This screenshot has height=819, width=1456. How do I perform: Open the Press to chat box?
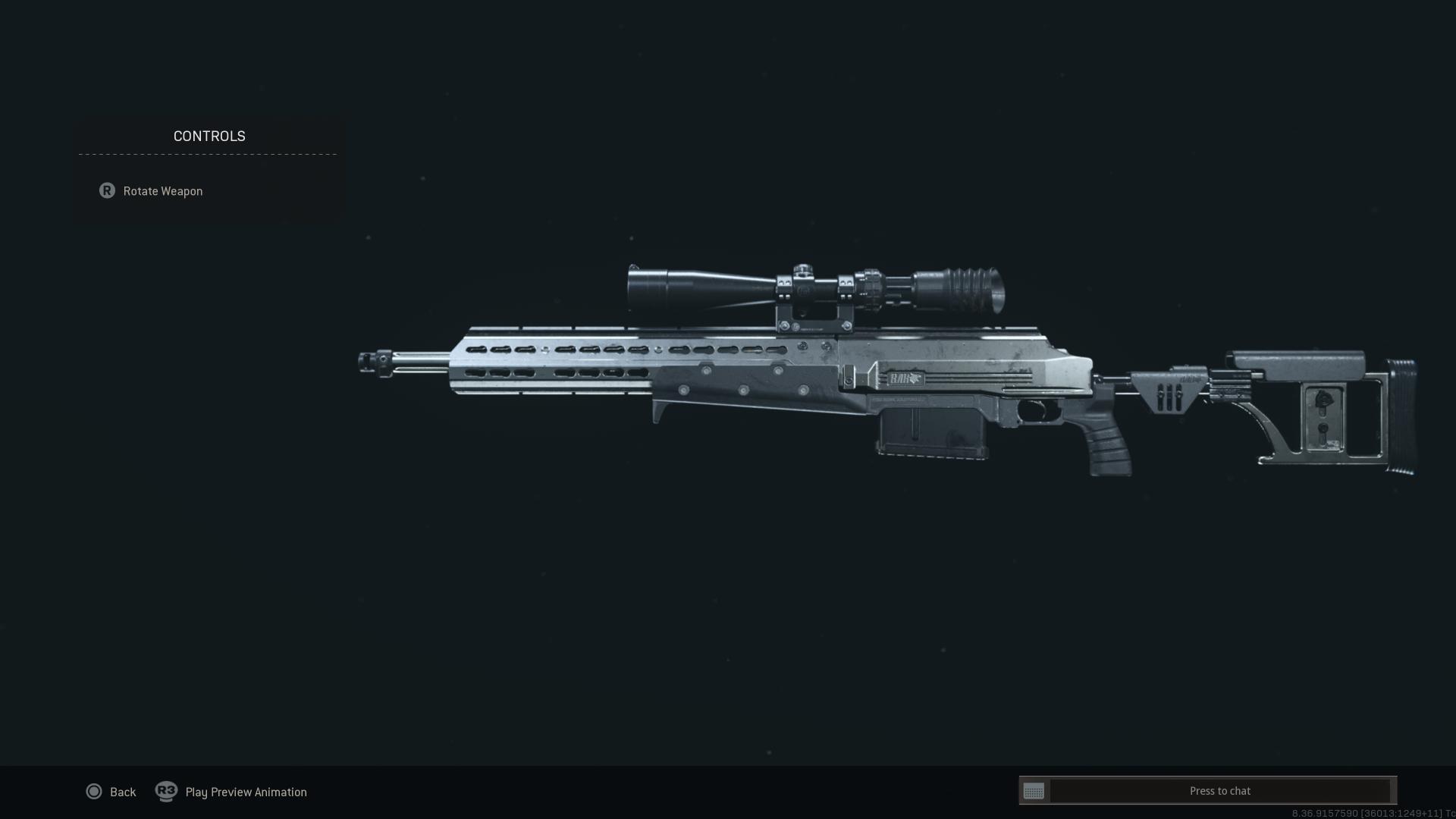[x=1219, y=791]
